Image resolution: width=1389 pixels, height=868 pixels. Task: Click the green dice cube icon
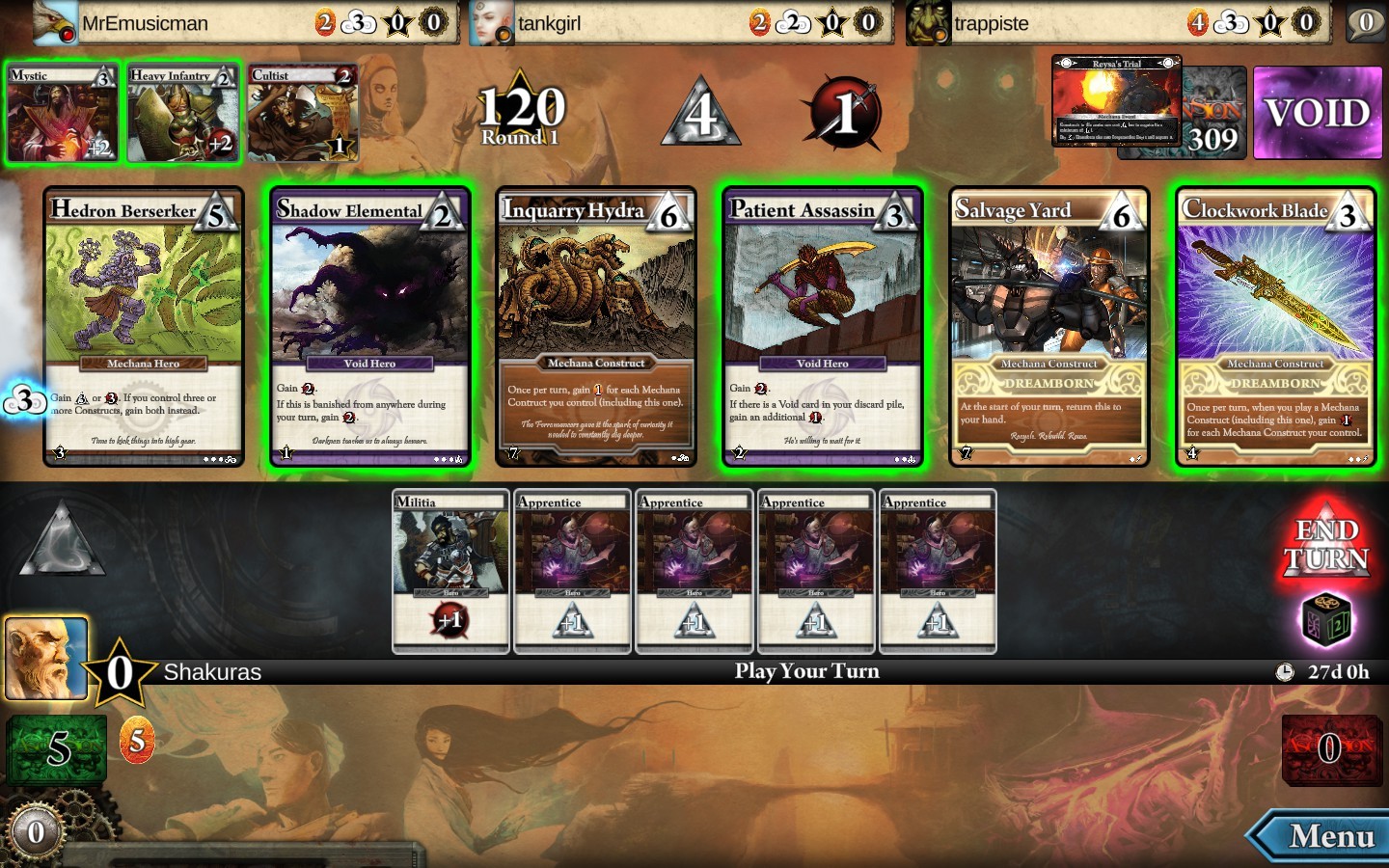(1326, 620)
